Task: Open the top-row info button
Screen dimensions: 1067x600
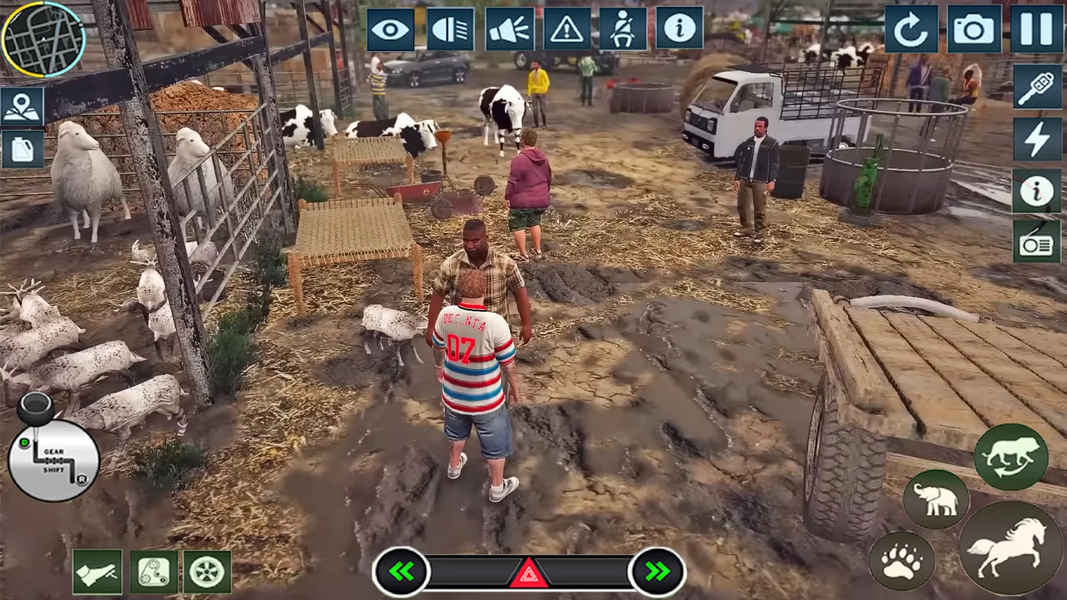Action: coord(680,30)
